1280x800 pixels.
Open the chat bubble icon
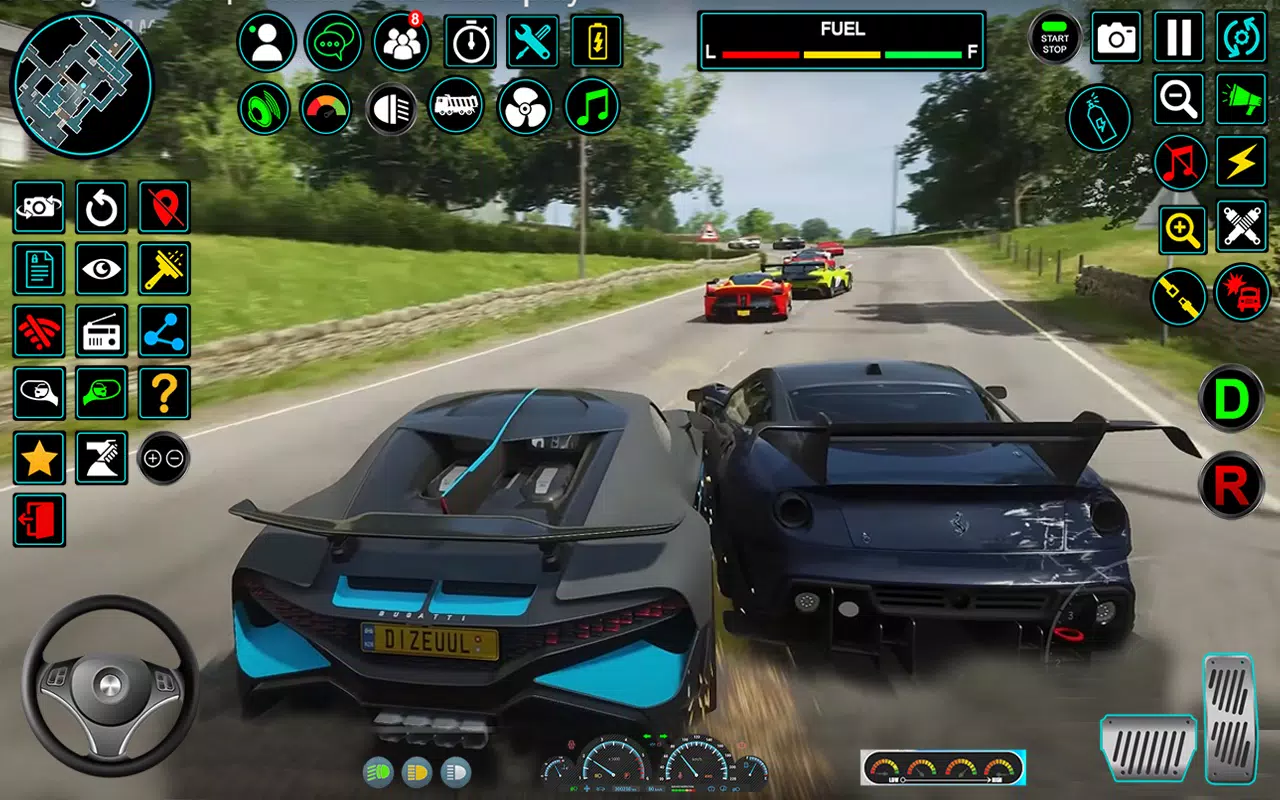[334, 41]
